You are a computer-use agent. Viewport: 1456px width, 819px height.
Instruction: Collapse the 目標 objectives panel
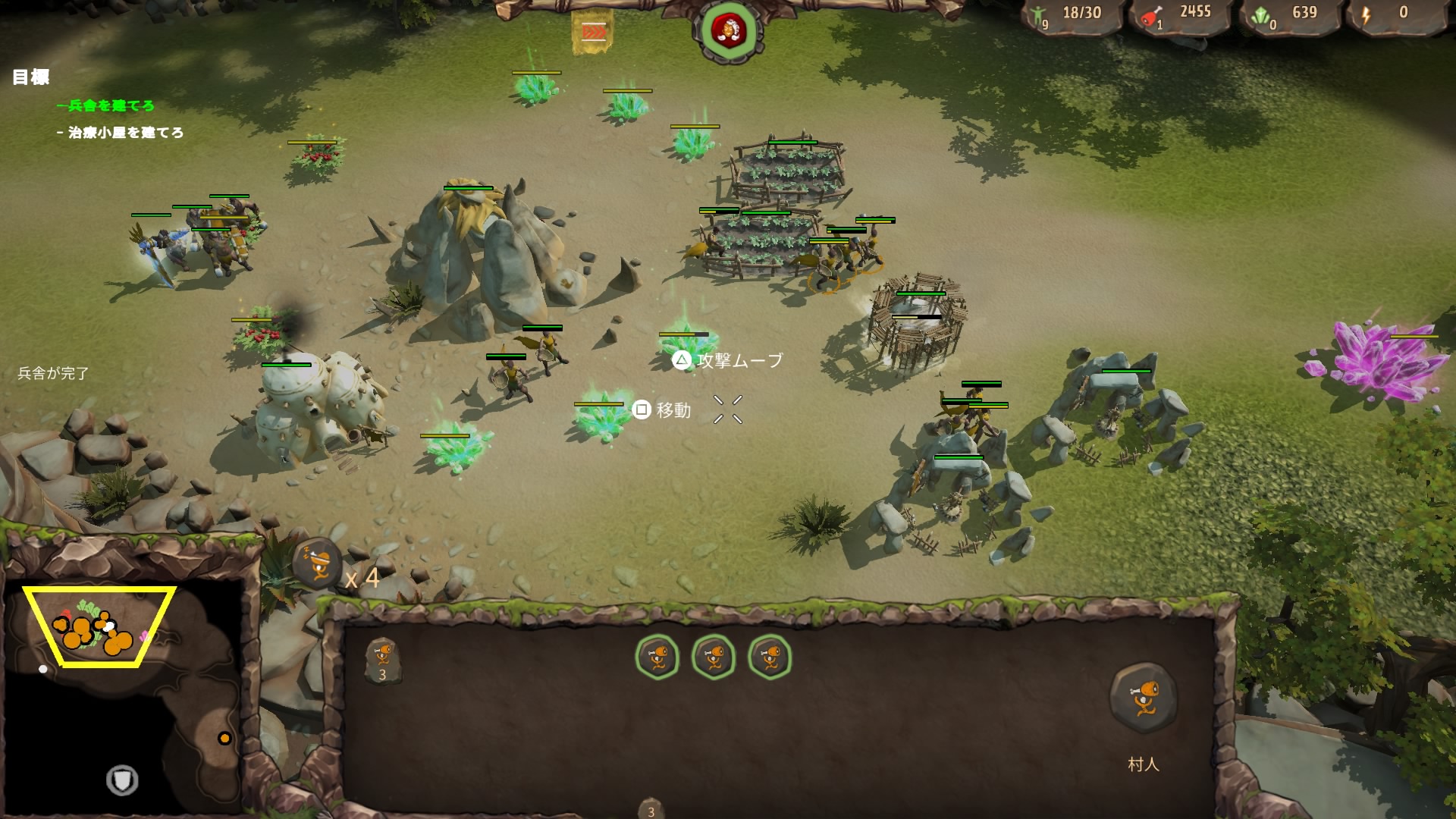point(30,76)
